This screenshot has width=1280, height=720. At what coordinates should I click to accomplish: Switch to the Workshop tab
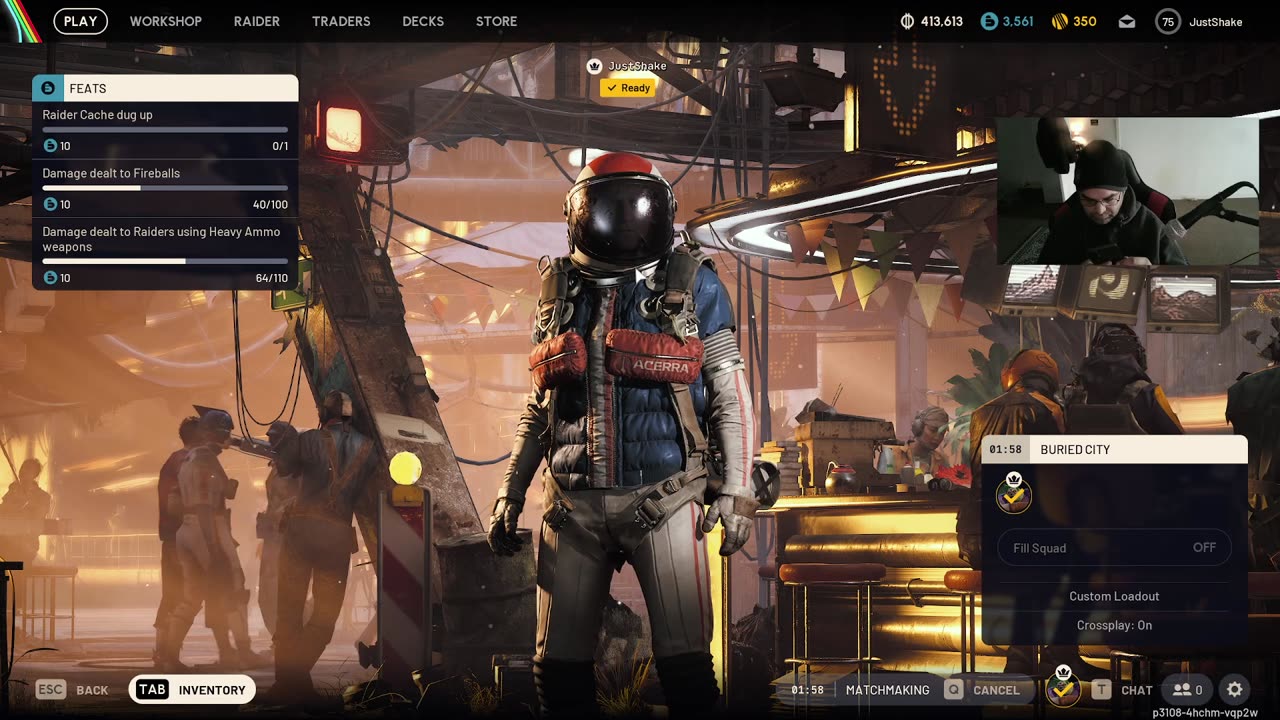(x=165, y=21)
